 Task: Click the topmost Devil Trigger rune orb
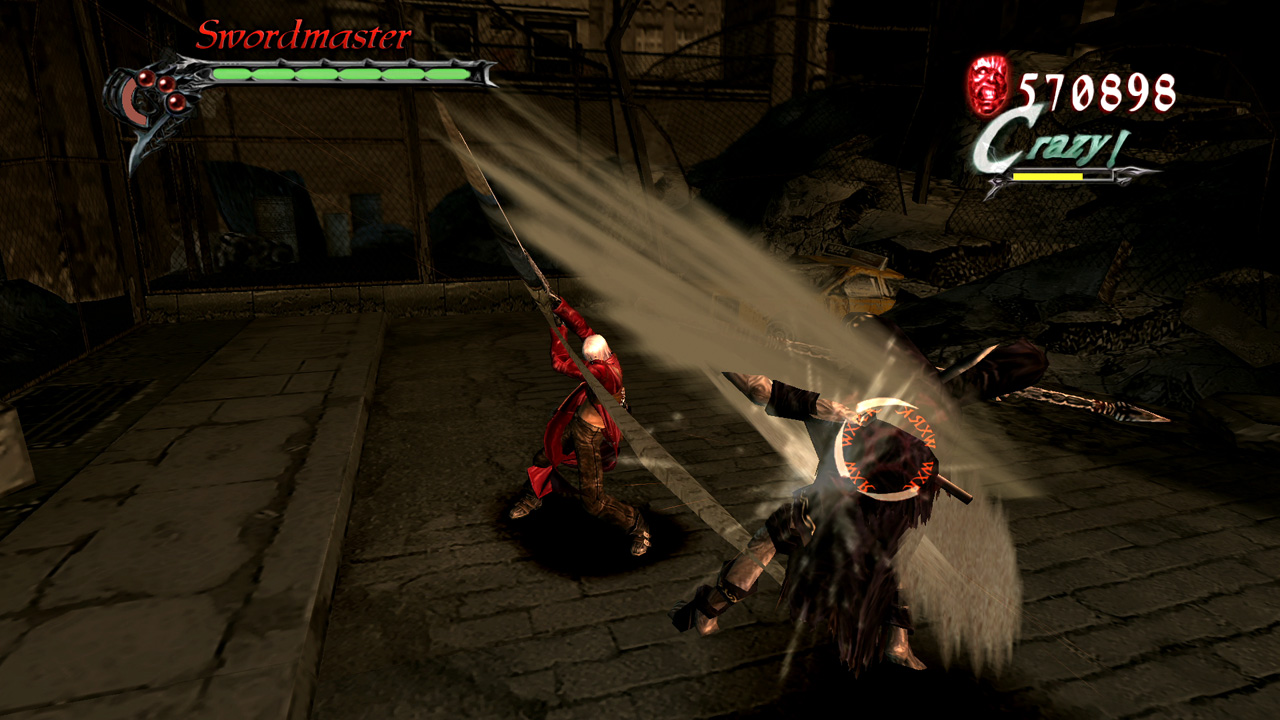pyautogui.click(x=146, y=77)
